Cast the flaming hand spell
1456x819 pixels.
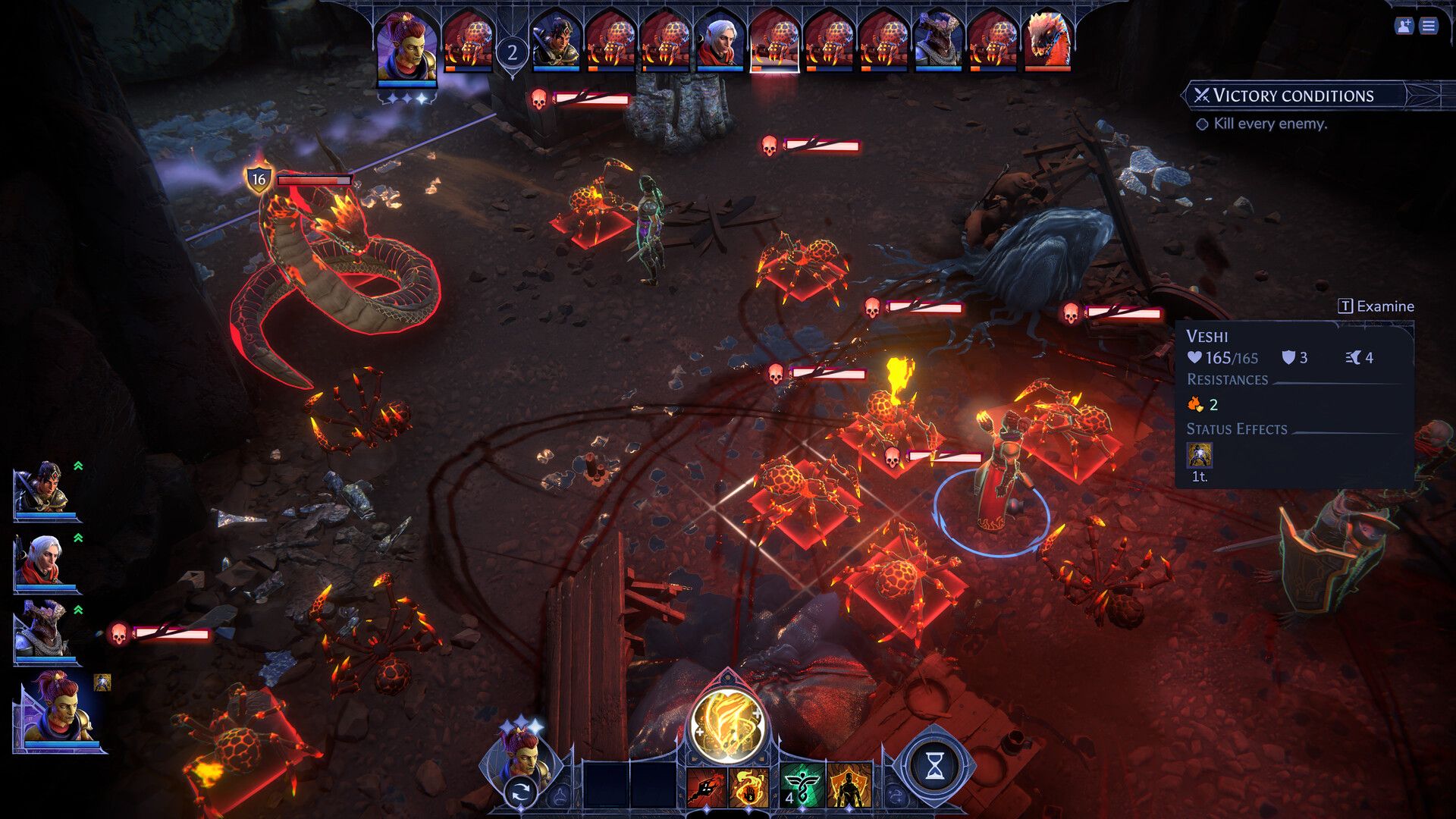[748, 786]
